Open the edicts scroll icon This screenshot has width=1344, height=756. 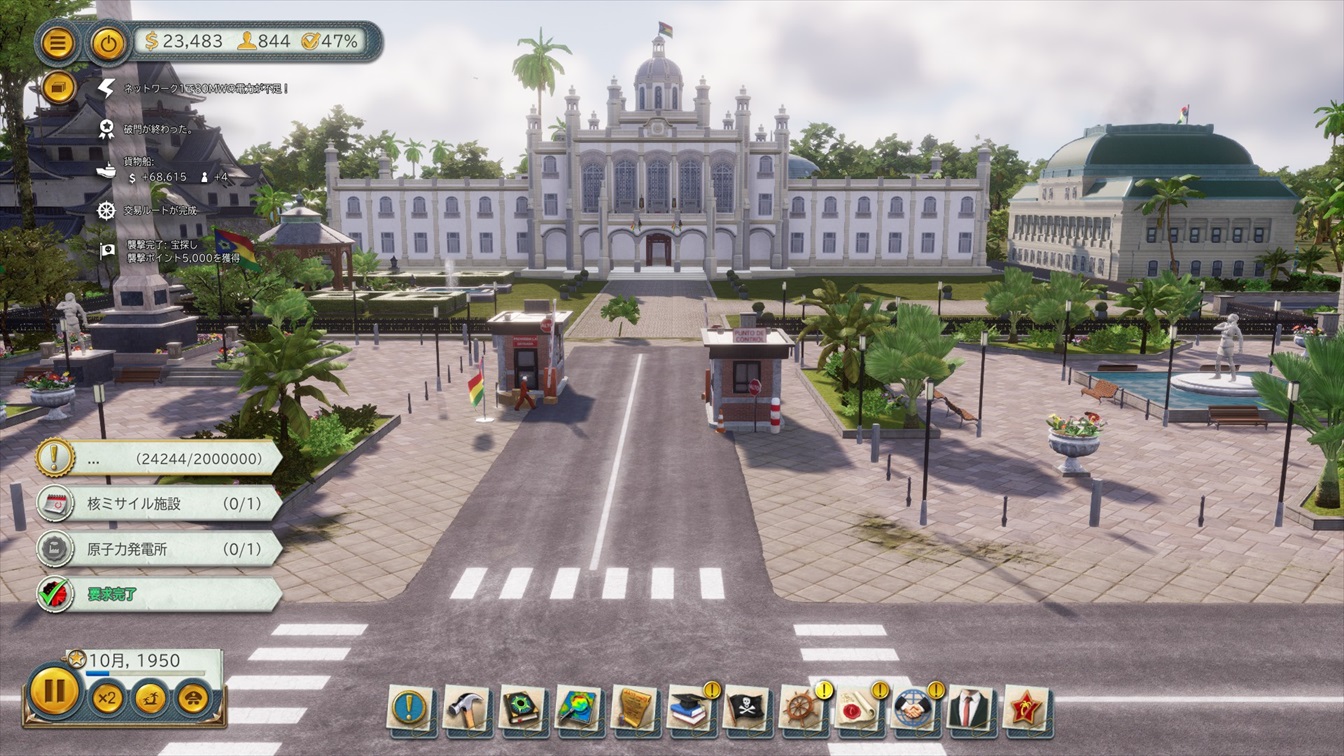click(634, 707)
